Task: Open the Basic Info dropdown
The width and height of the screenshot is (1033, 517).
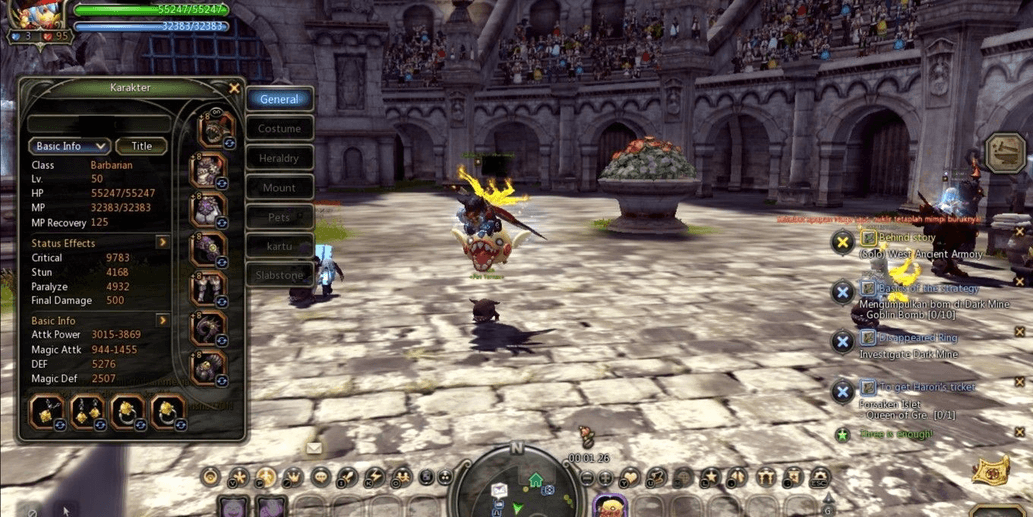Action: 68,146
